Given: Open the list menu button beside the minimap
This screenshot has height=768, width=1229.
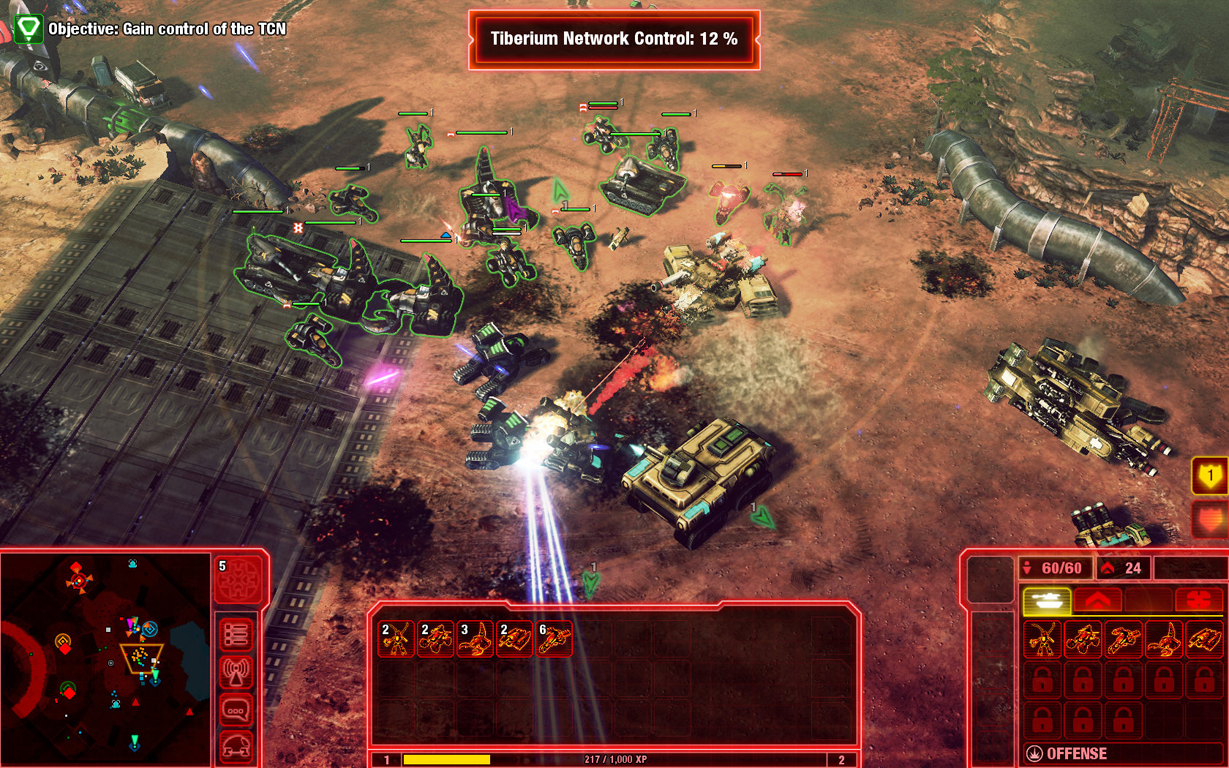Looking at the screenshot, I should point(237,634).
